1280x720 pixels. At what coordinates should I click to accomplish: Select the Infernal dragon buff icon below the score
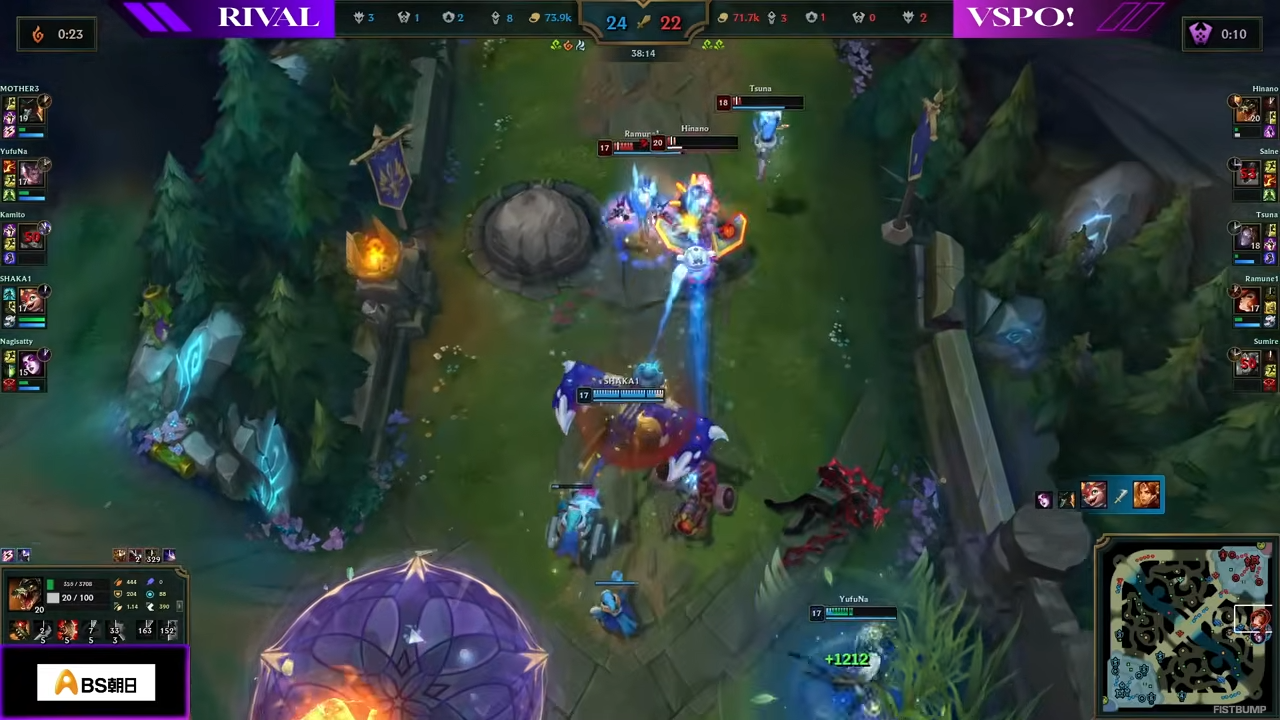[x=568, y=45]
